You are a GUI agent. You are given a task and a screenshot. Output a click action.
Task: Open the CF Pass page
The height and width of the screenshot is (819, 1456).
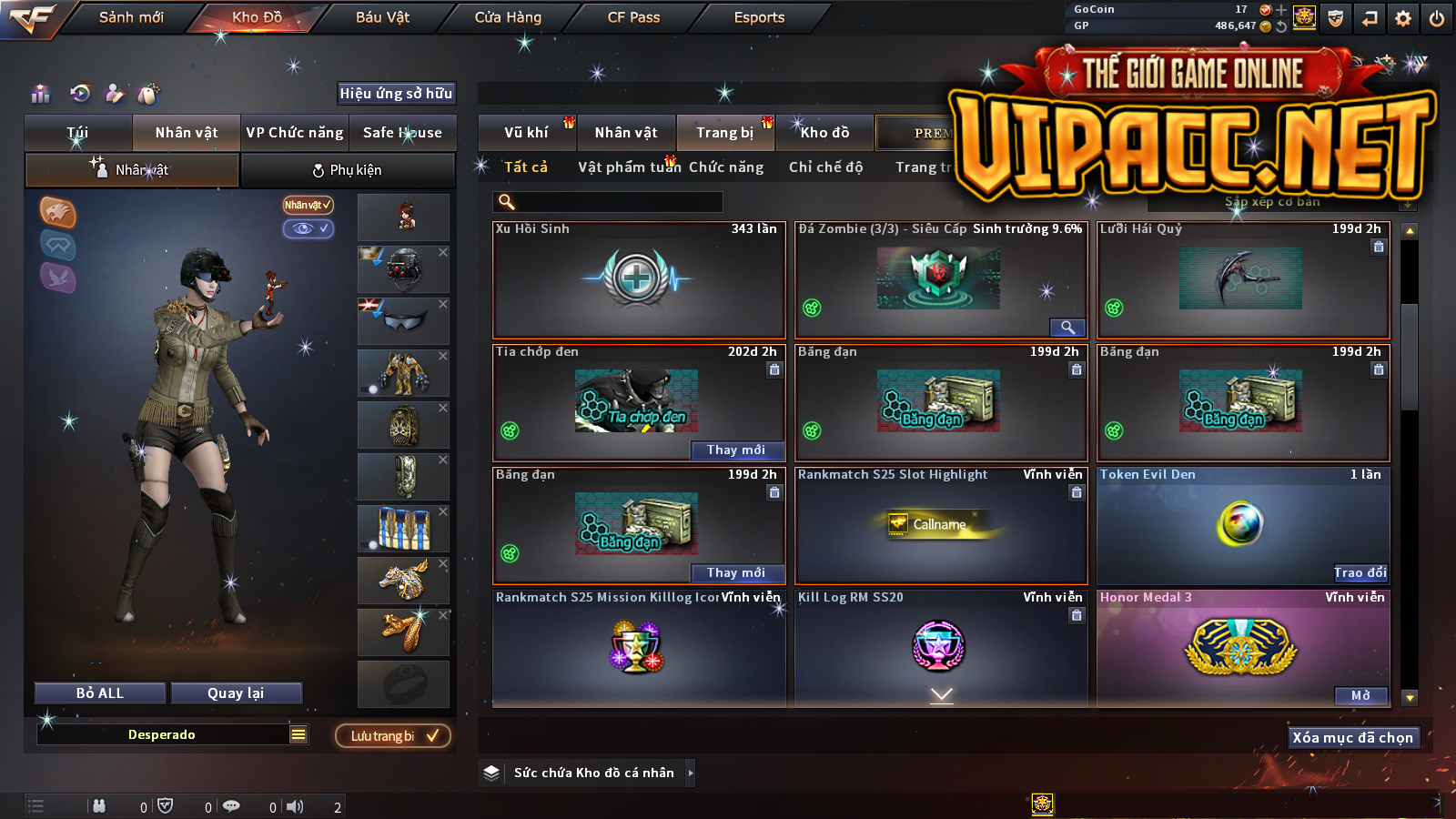click(633, 17)
